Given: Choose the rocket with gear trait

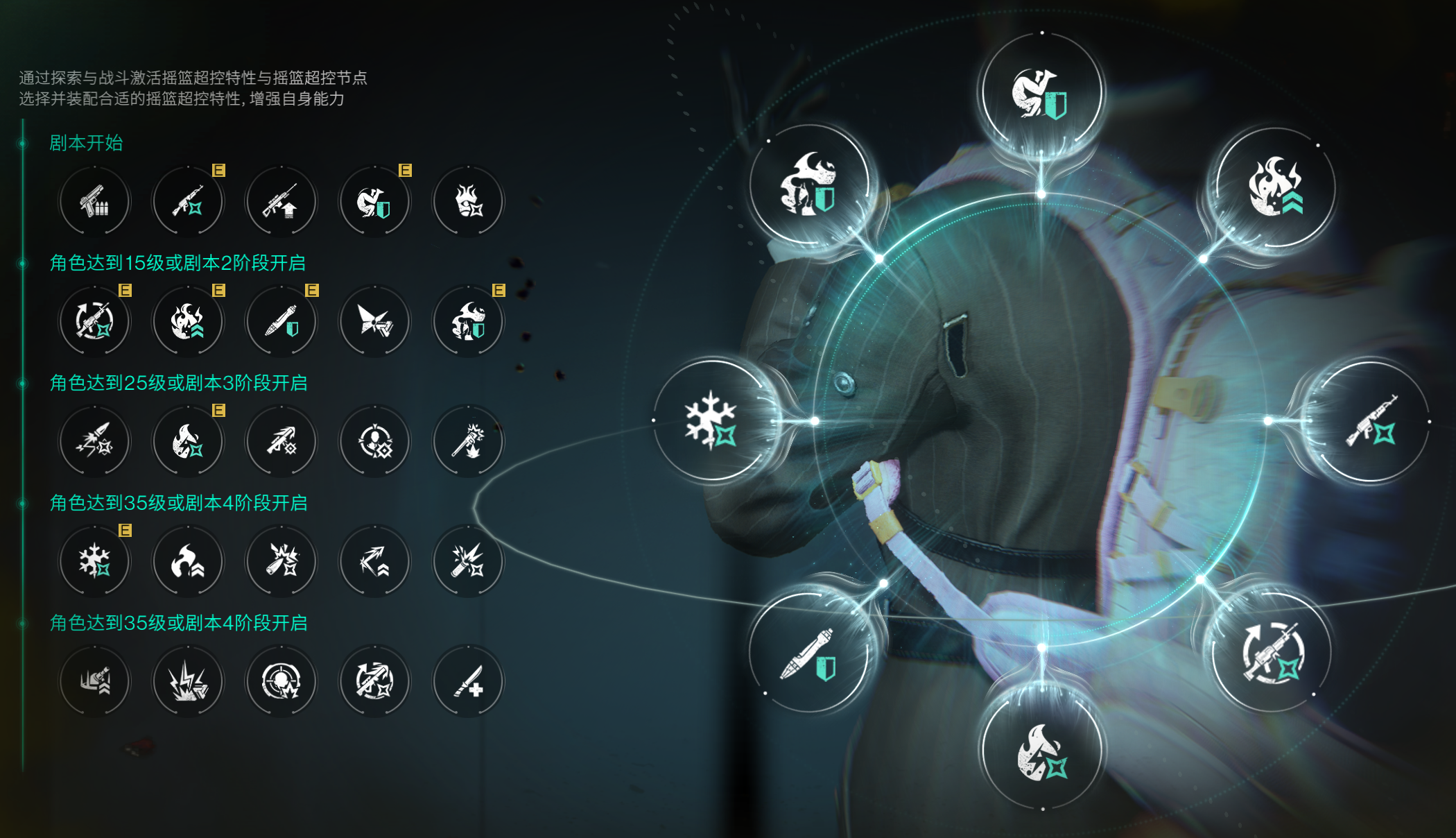Looking at the screenshot, I should pyautogui.click(x=281, y=441).
